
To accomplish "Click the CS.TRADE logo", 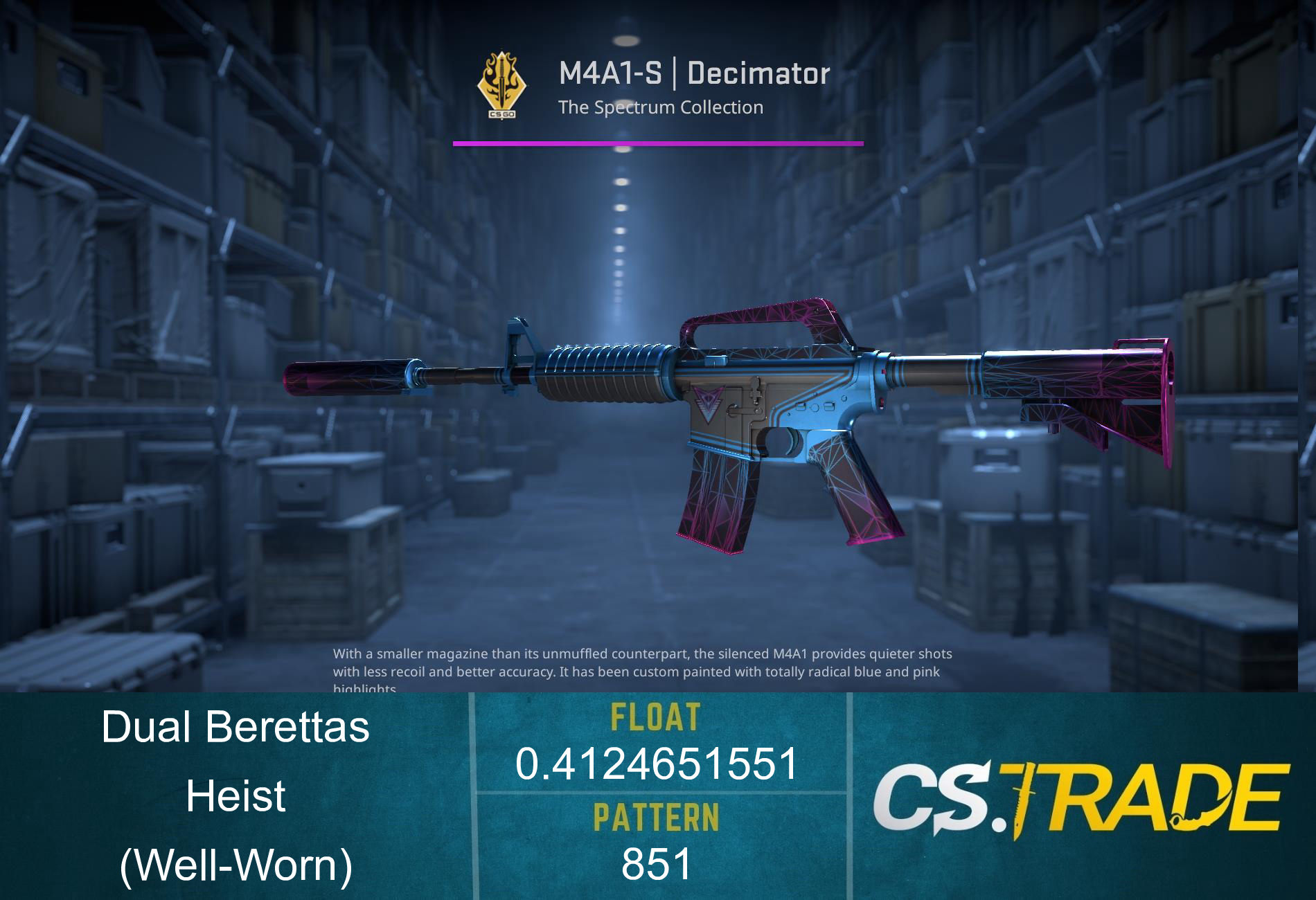I will point(1081,798).
